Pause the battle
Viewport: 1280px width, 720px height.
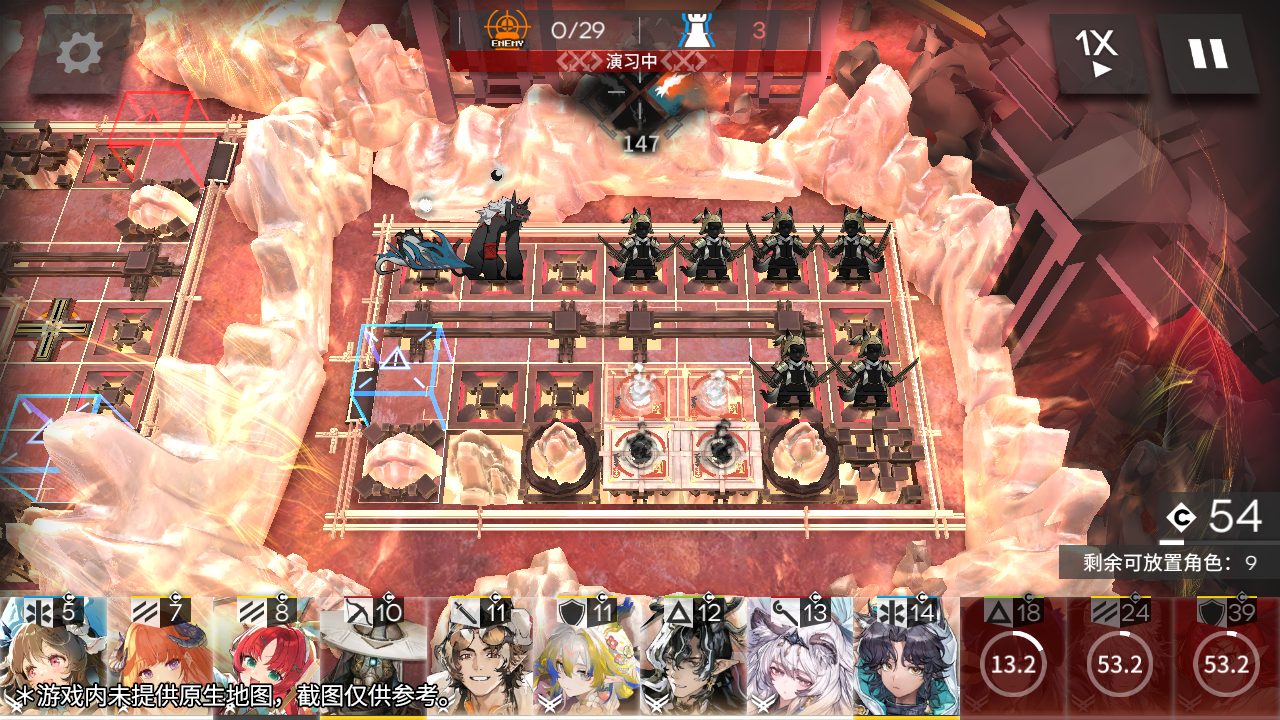(1208, 54)
